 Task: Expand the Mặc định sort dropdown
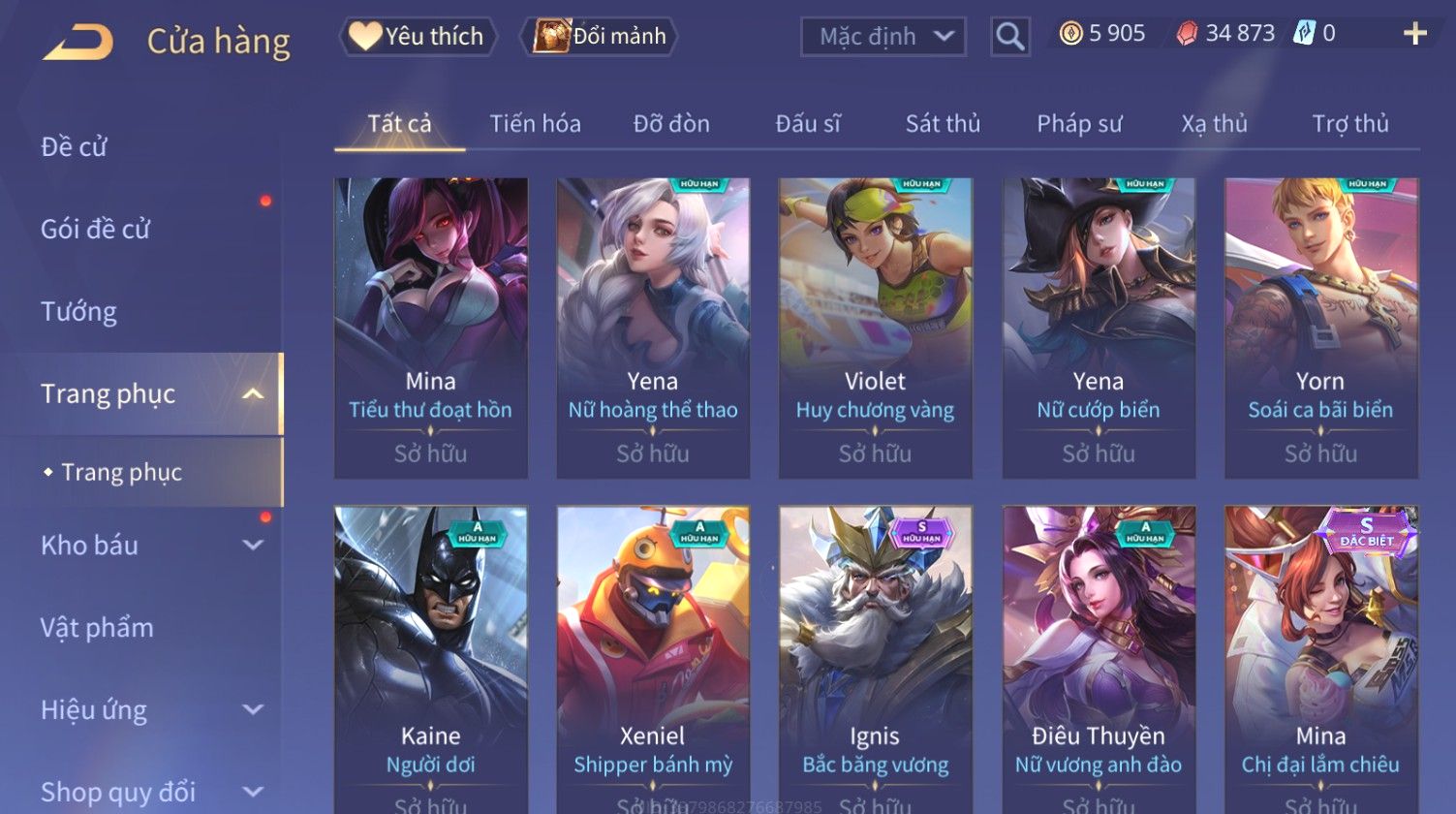click(x=883, y=37)
